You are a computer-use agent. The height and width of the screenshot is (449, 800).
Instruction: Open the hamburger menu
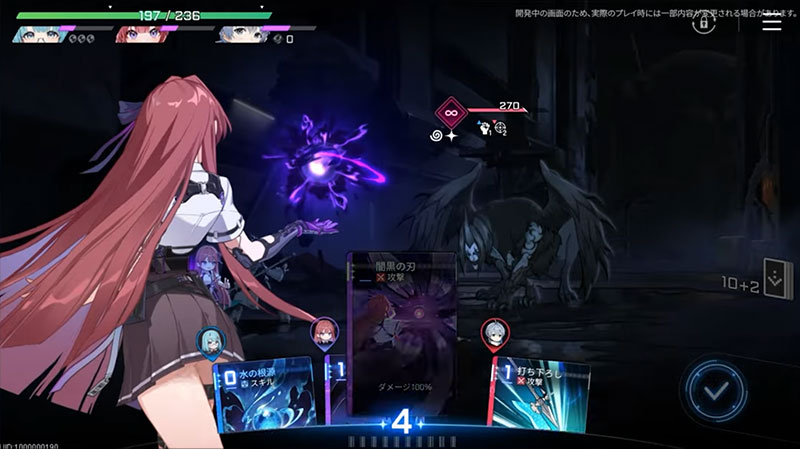[x=772, y=23]
